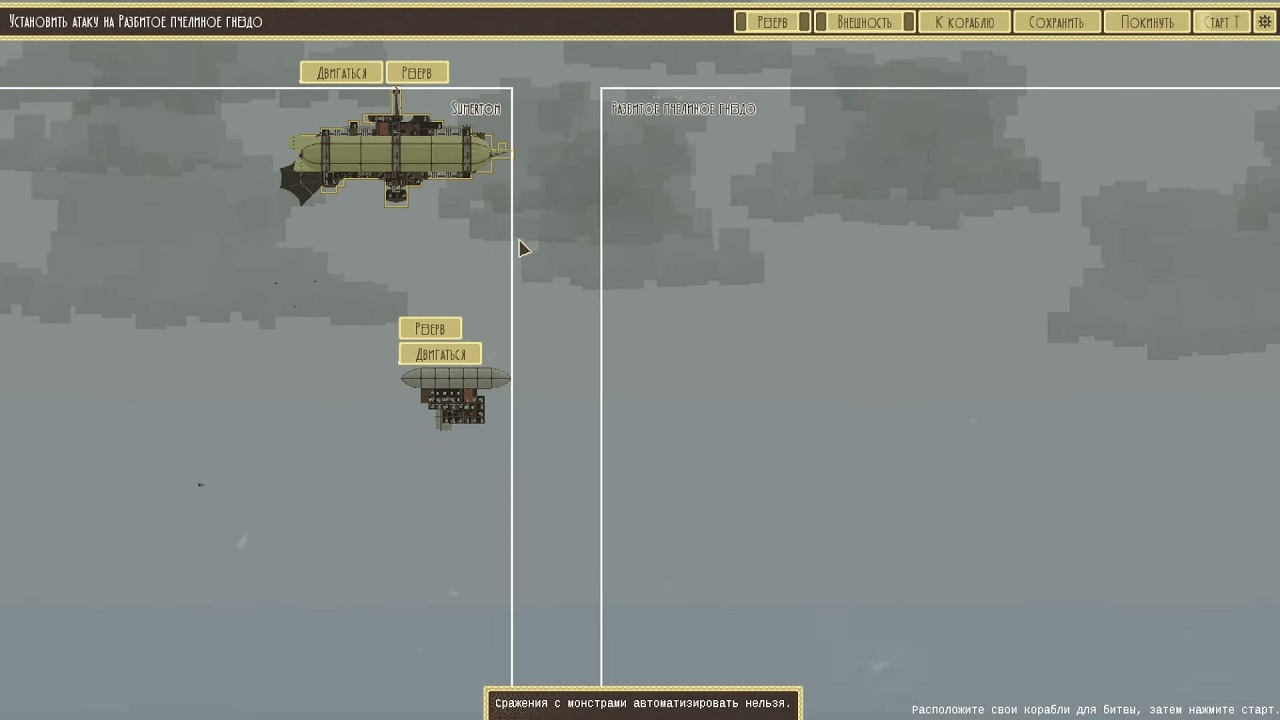Click the Sumerton ship name label

(x=477, y=109)
